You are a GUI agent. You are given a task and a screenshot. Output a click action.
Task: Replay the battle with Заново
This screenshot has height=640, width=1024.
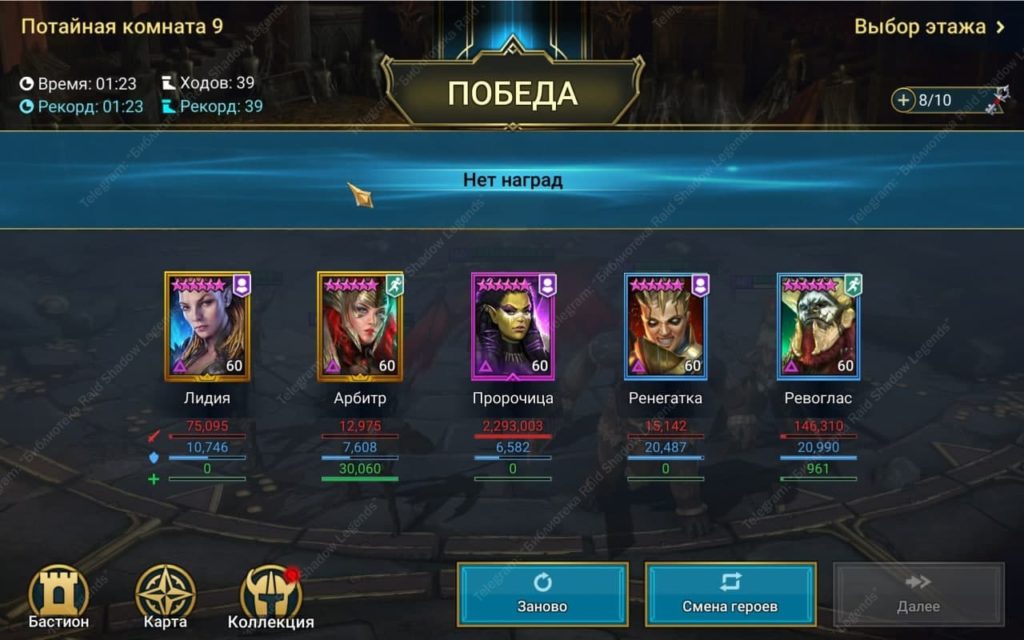click(543, 594)
